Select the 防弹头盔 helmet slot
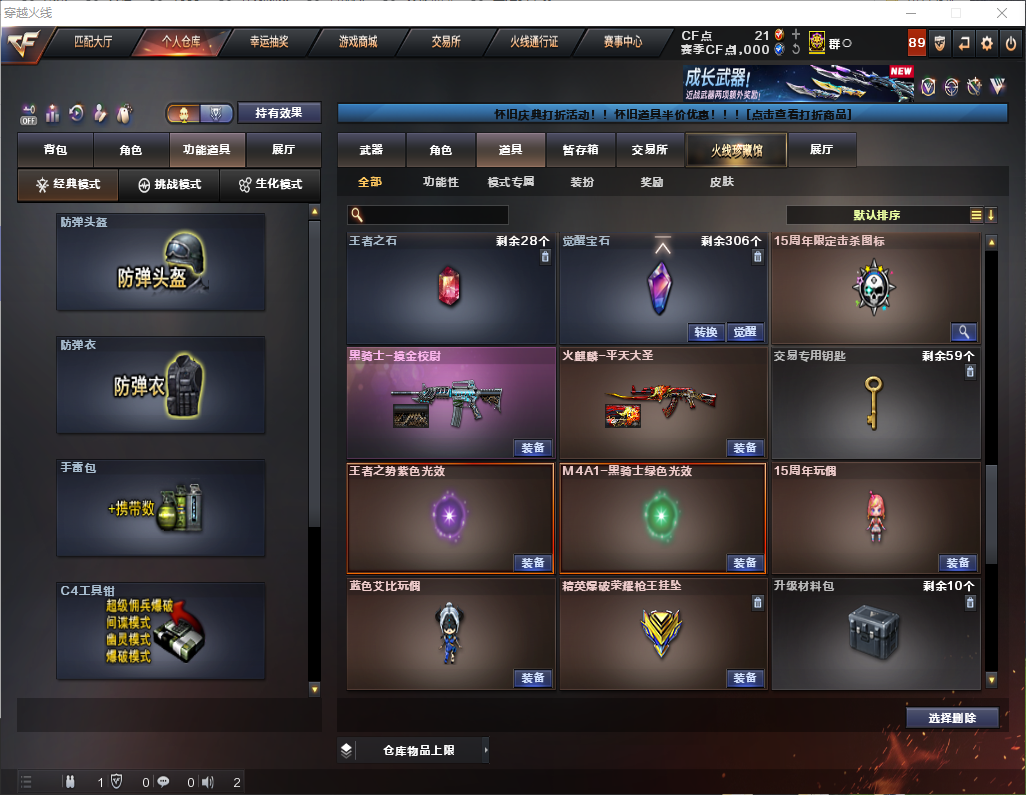The width and height of the screenshot is (1026, 795). (161, 262)
